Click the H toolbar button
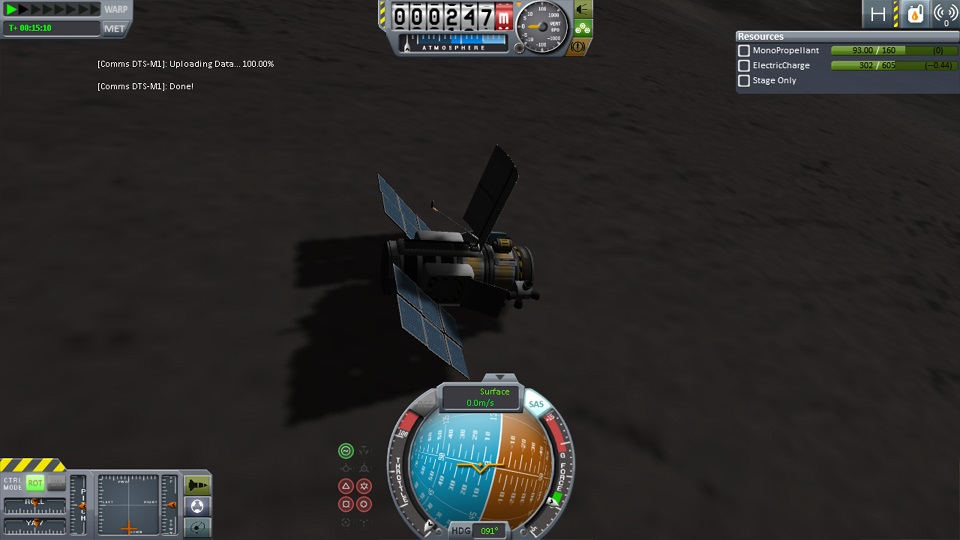 coord(878,14)
